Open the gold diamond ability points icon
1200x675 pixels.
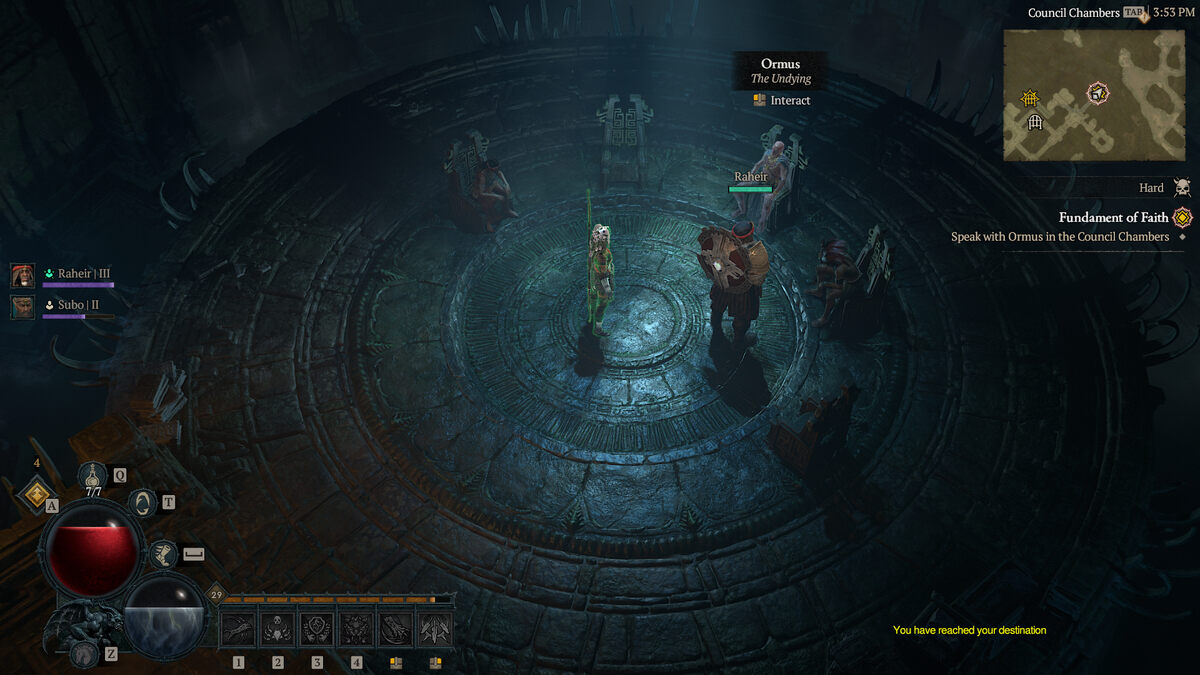[x=37, y=492]
